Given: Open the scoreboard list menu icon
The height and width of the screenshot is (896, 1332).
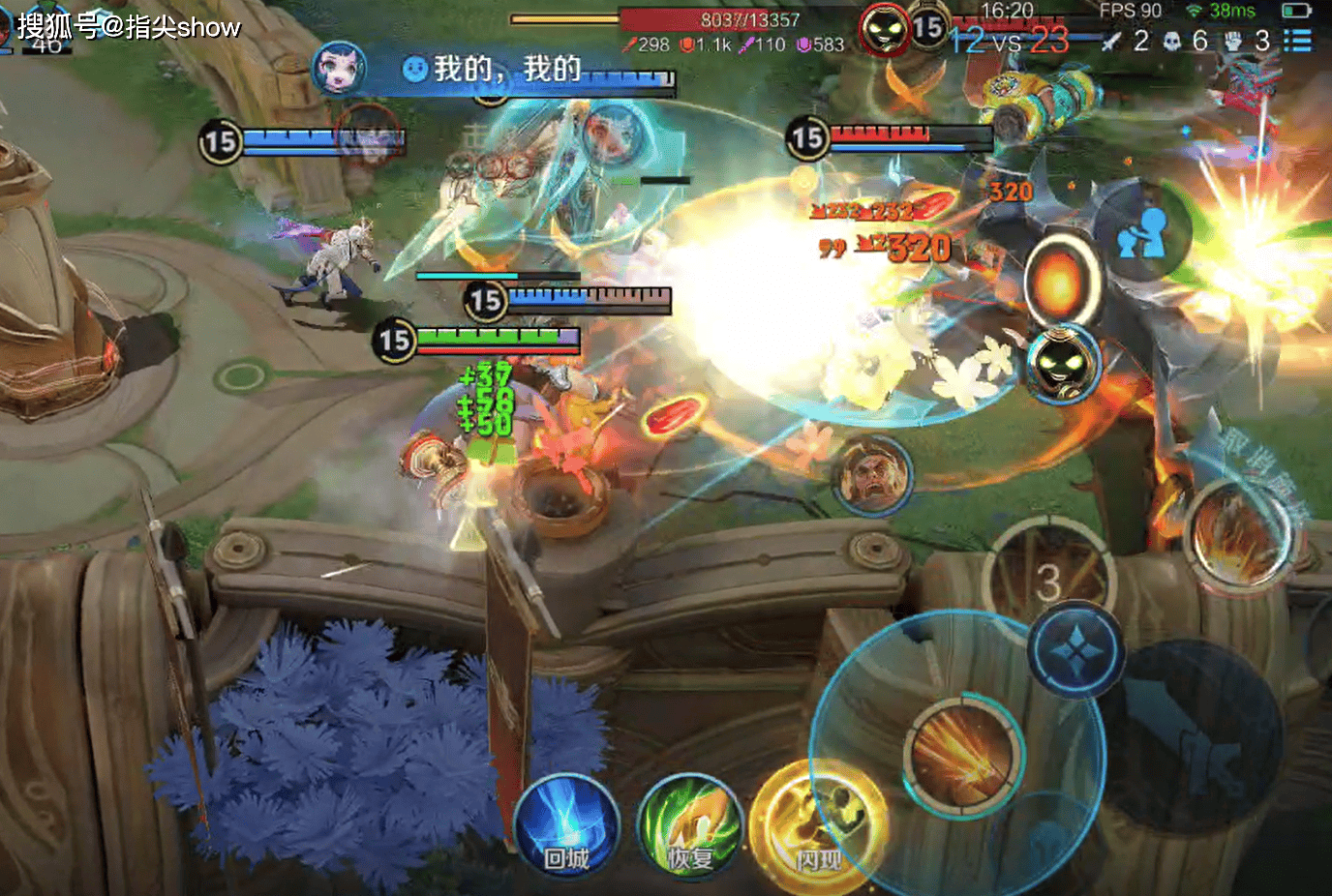Looking at the screenshot, I should click(1297, 40).
